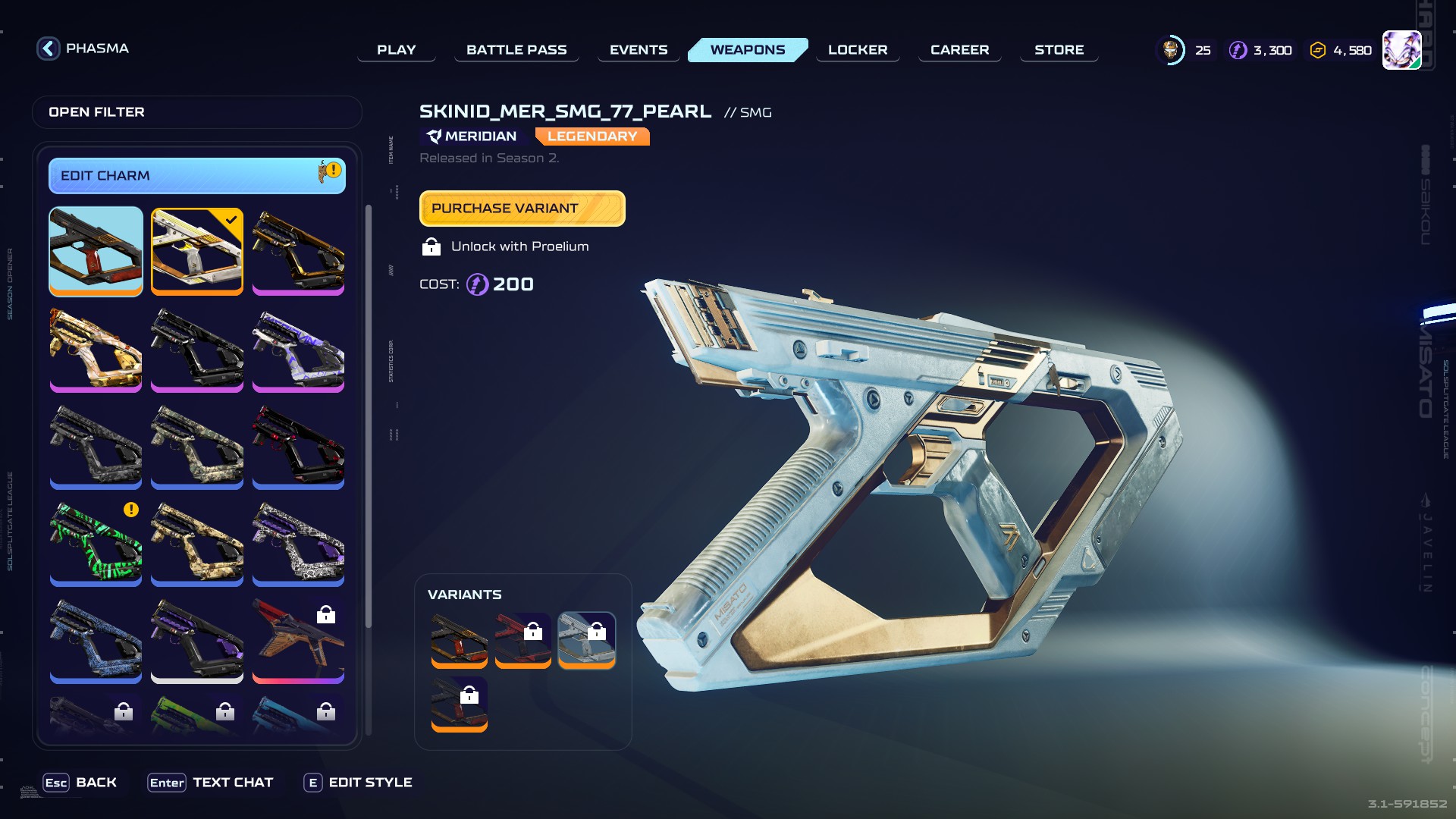Open the Battle Pass tab
Screen dimensions: 1456x819
516,50
